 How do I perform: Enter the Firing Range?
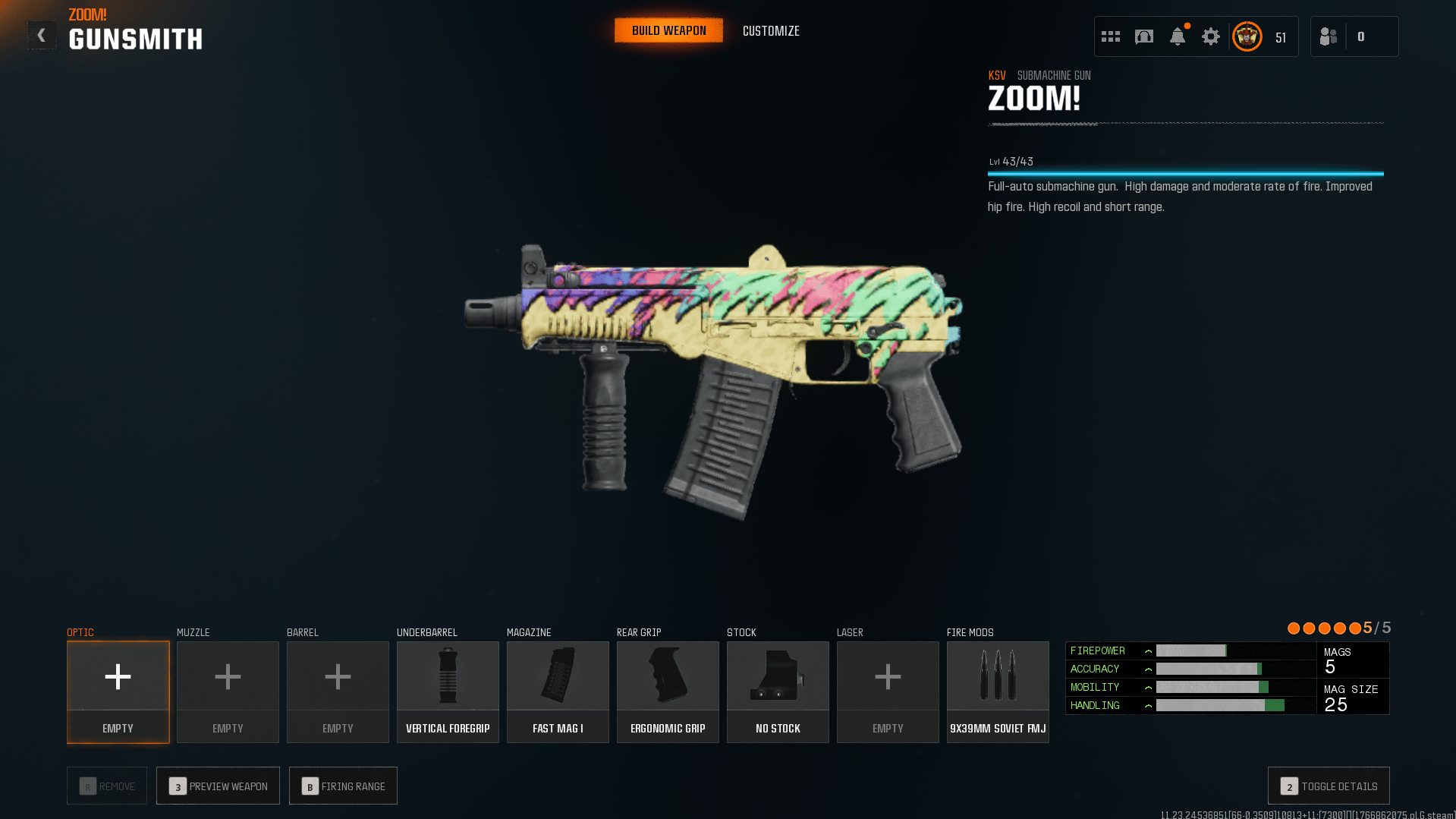click(x=343, y=786)
